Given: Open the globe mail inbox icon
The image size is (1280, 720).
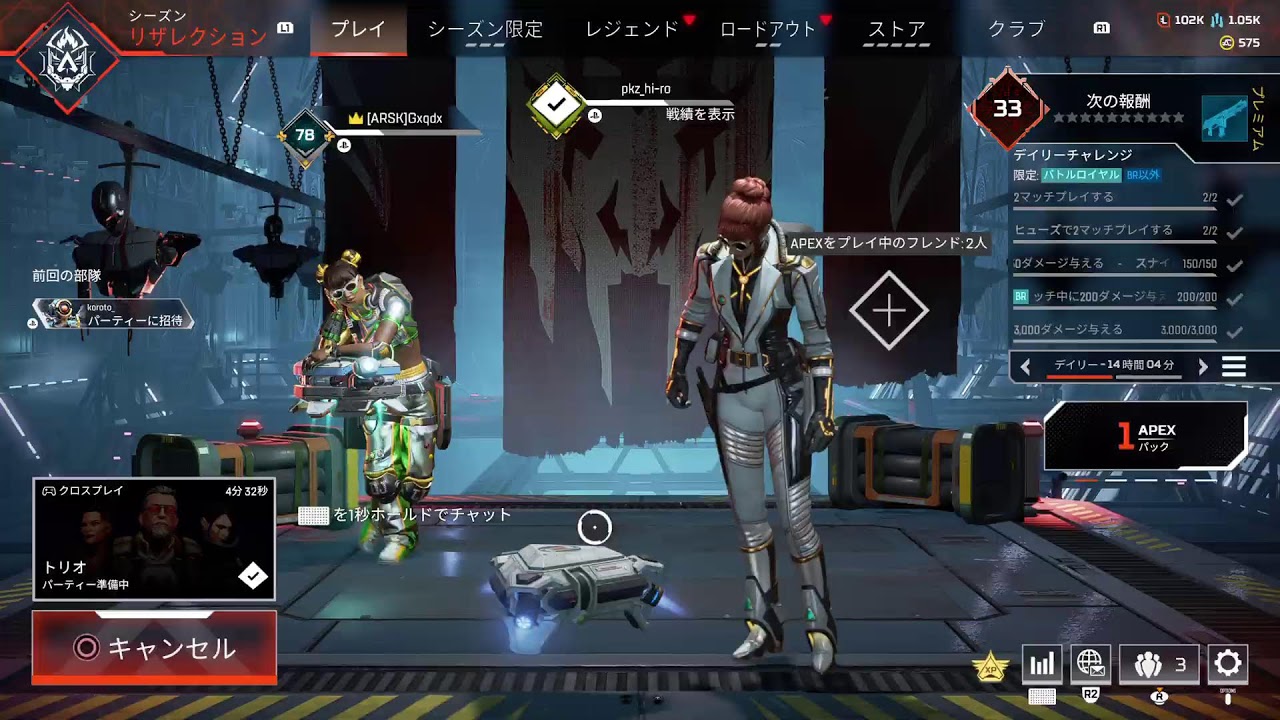Looking at the screenshot, I should [x=1090, y=663].
